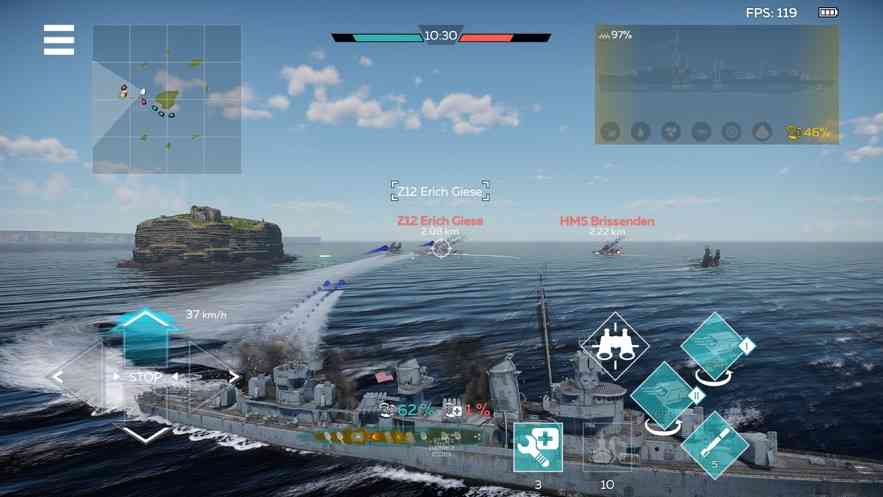
Task: Select the HMS Brissenden target label
Action: point(607,221)
